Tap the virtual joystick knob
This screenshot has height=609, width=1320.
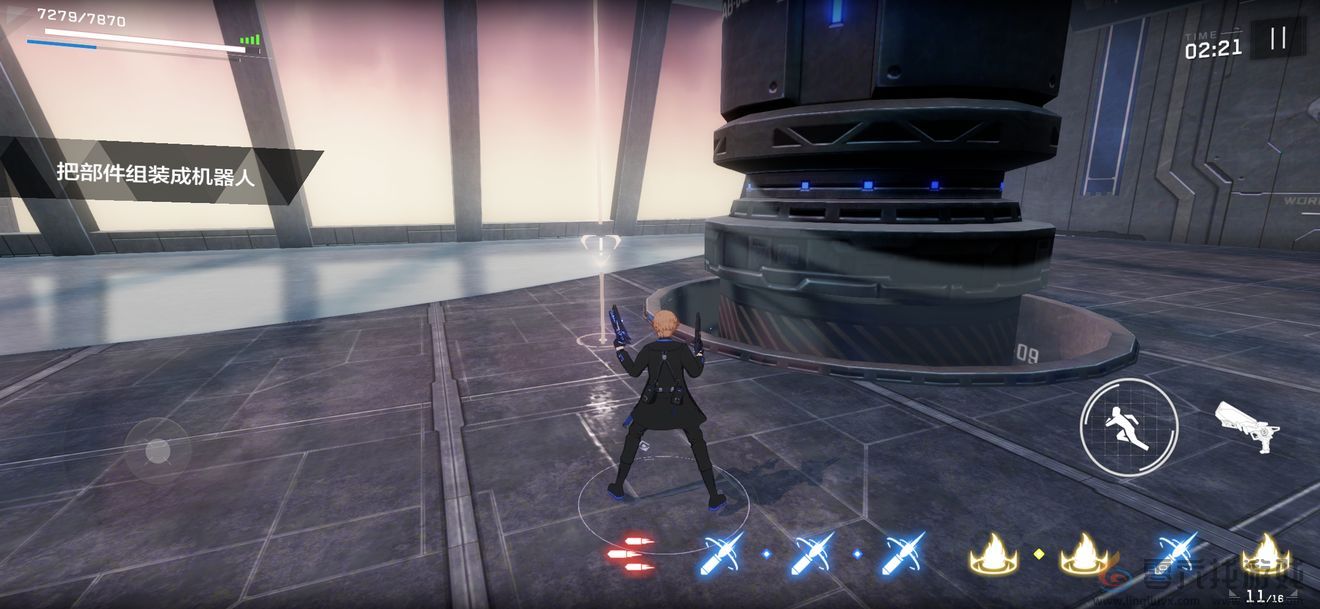point(157,451)
